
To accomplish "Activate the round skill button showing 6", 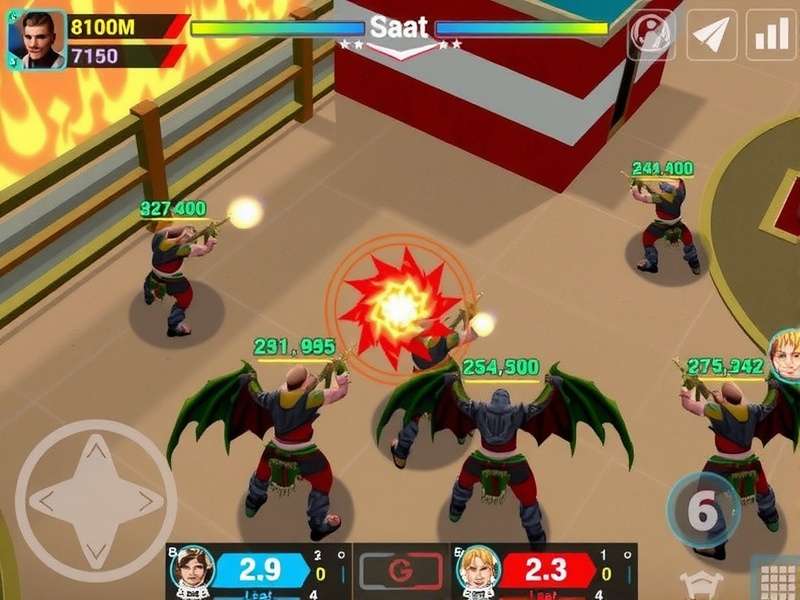I will click(x=703, y=511).
